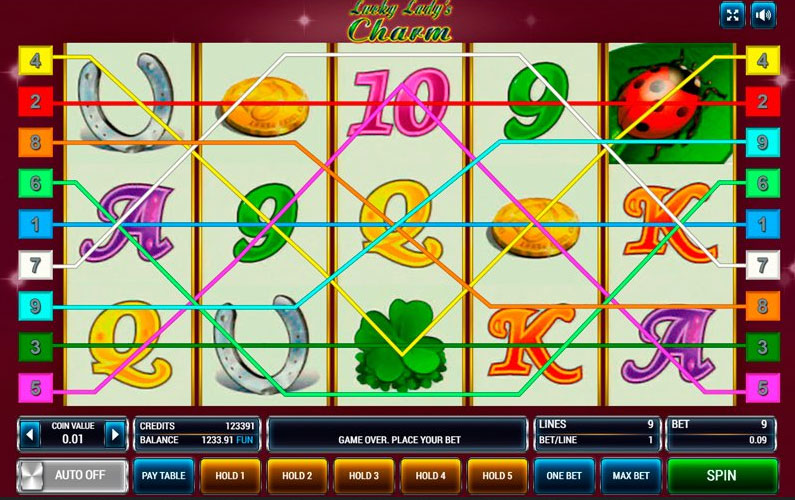Toggle the HOLD 3 button
This screenshot has width=795, height=500.
click(363, 475)
